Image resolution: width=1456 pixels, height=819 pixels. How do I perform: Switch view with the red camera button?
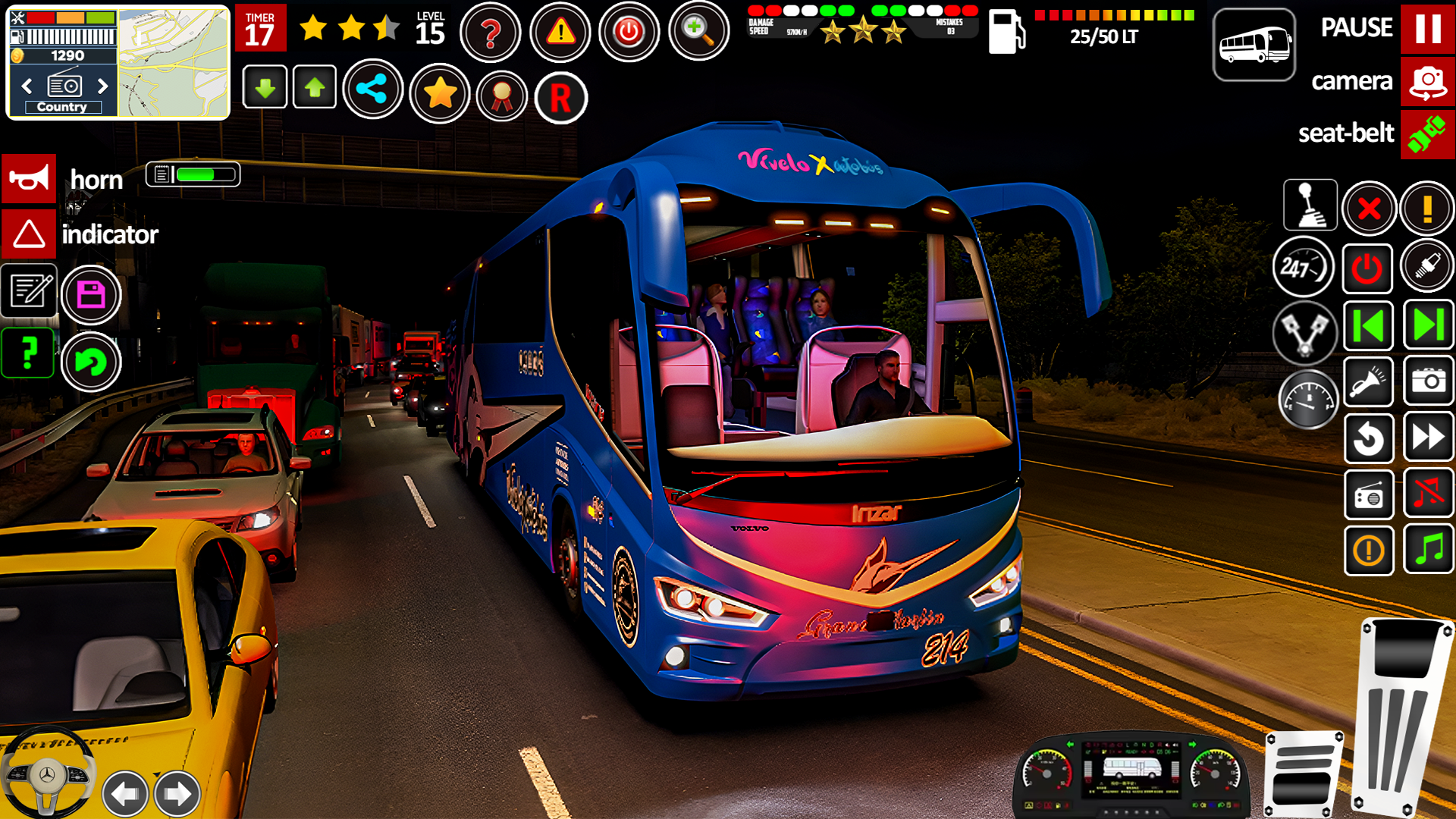pos(1427,82)
